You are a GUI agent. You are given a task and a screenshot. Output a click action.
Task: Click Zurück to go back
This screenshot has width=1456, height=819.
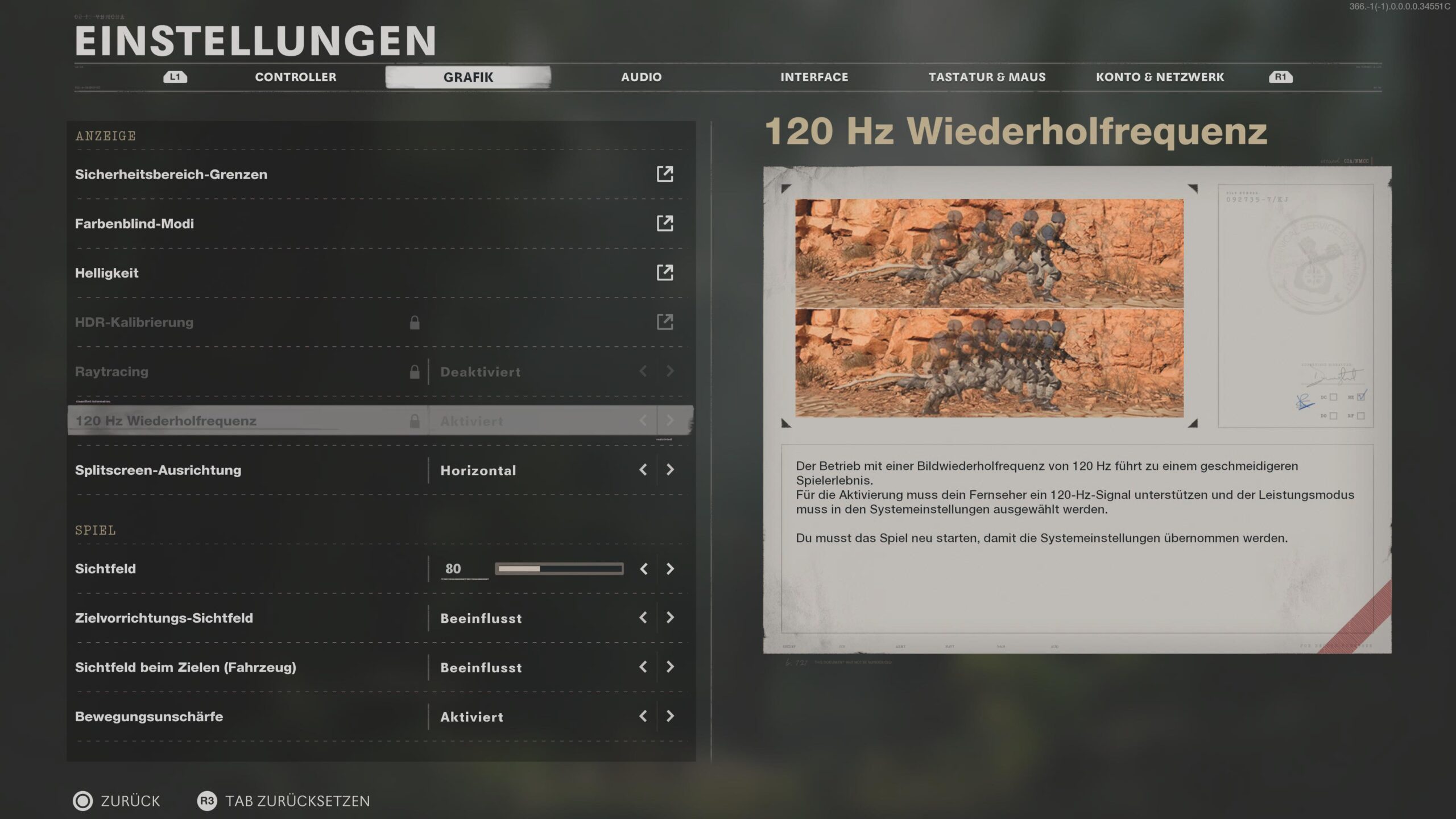pos(117,801)
